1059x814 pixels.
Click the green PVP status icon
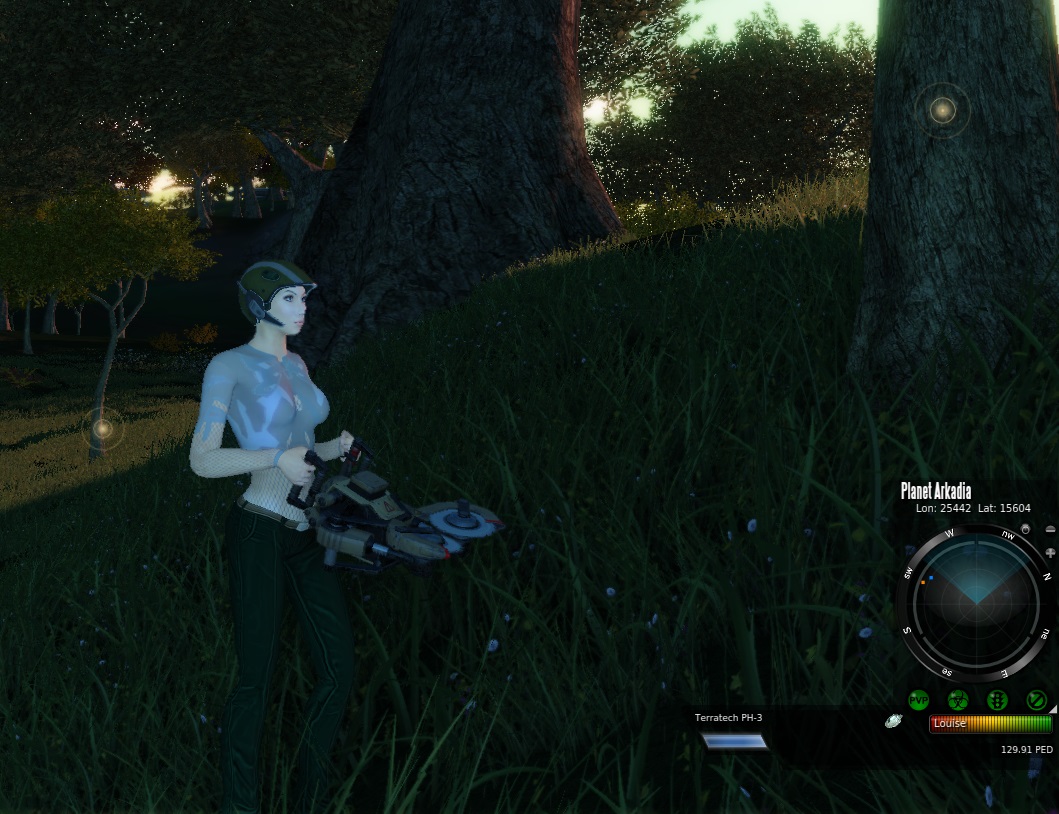(918, 700)
